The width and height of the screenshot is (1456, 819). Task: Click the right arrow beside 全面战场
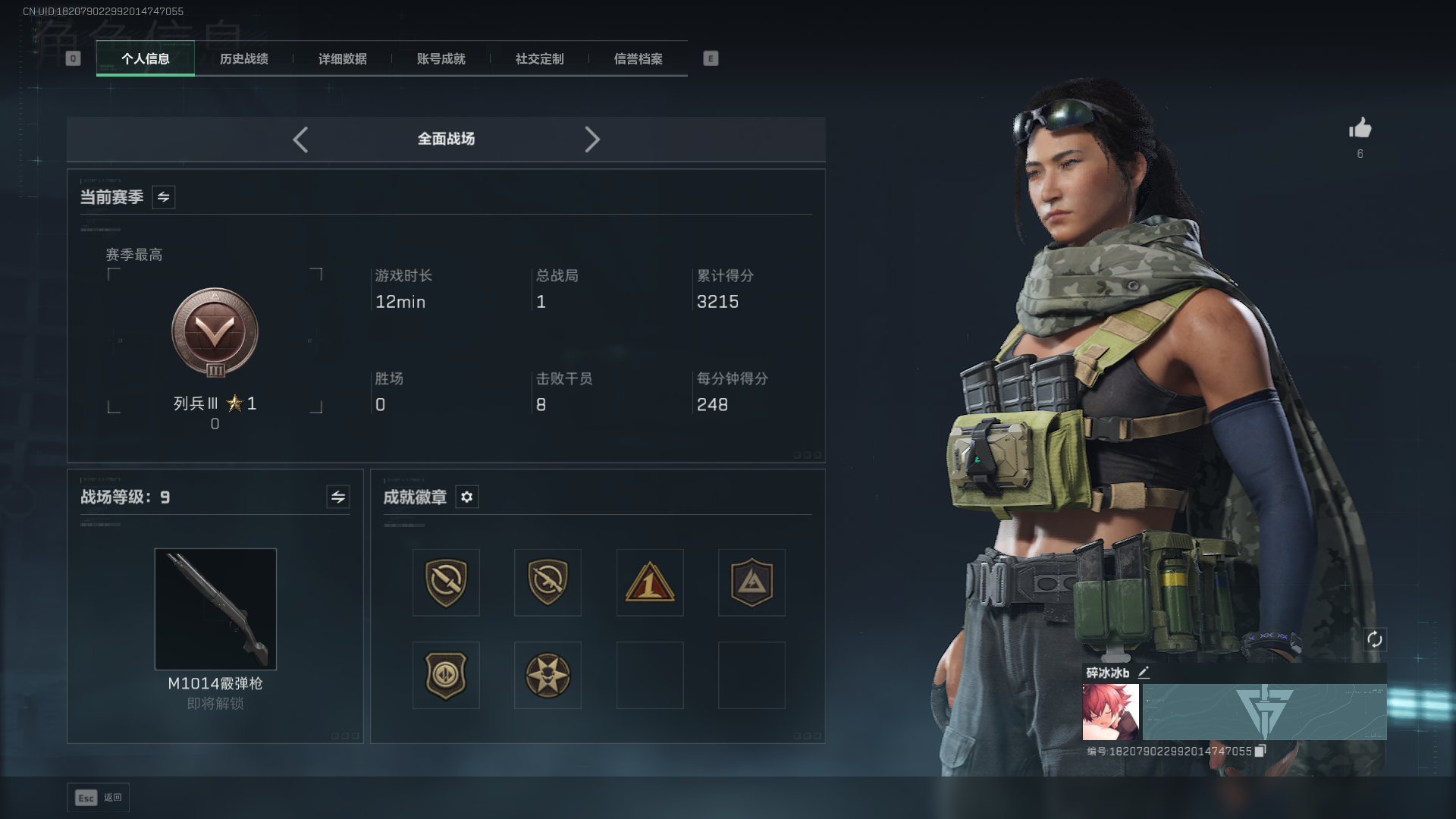[592, 140]
